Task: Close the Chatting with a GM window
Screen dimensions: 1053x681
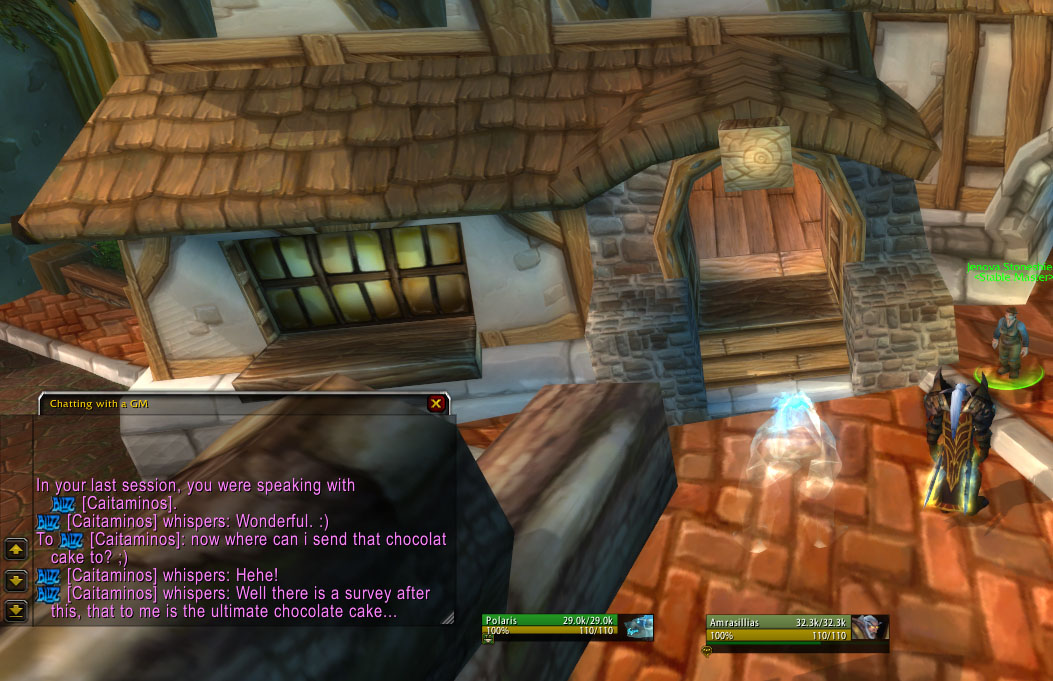Action: (x=436, y=404)
